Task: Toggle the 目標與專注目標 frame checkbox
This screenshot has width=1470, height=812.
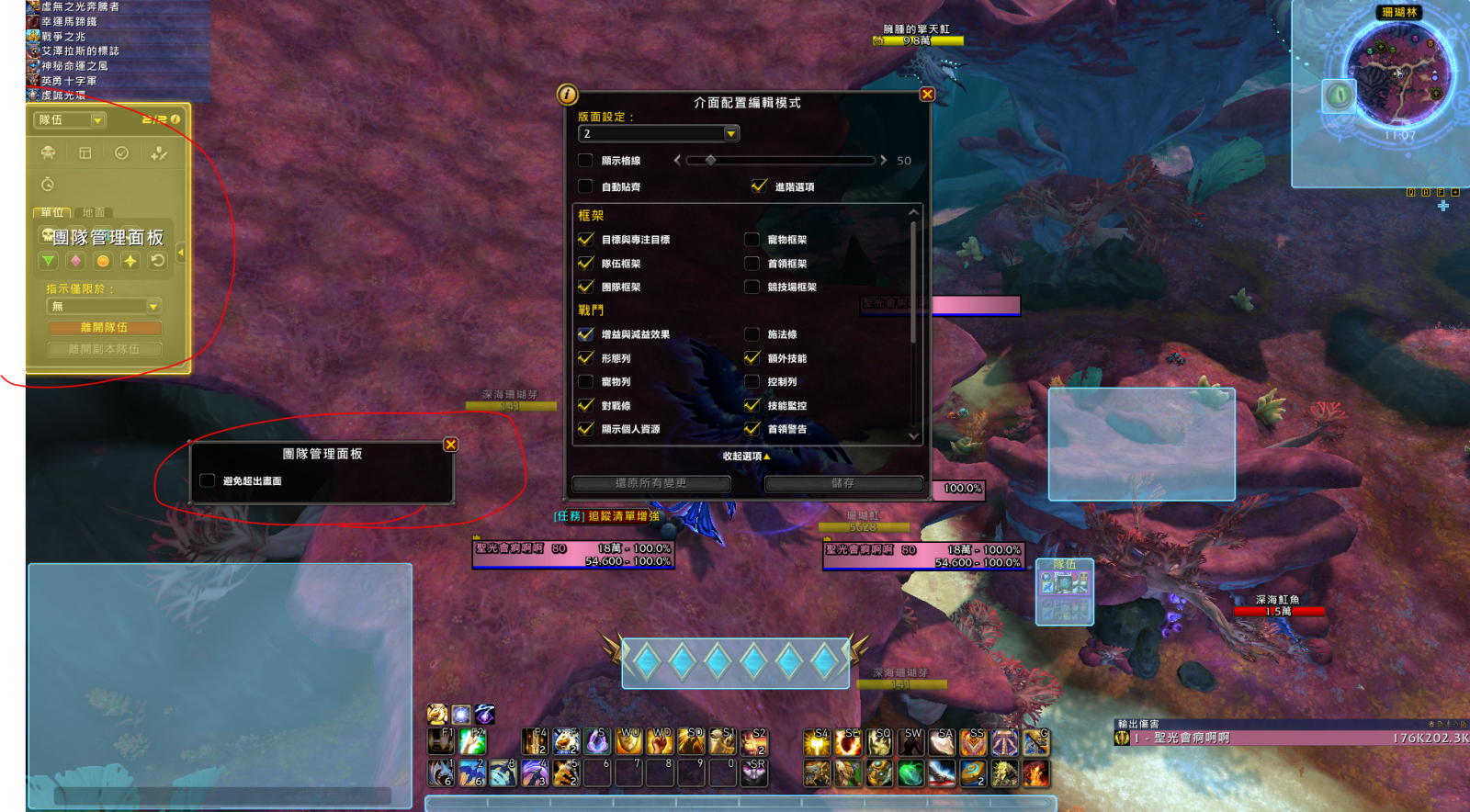Action: (585, 240)
